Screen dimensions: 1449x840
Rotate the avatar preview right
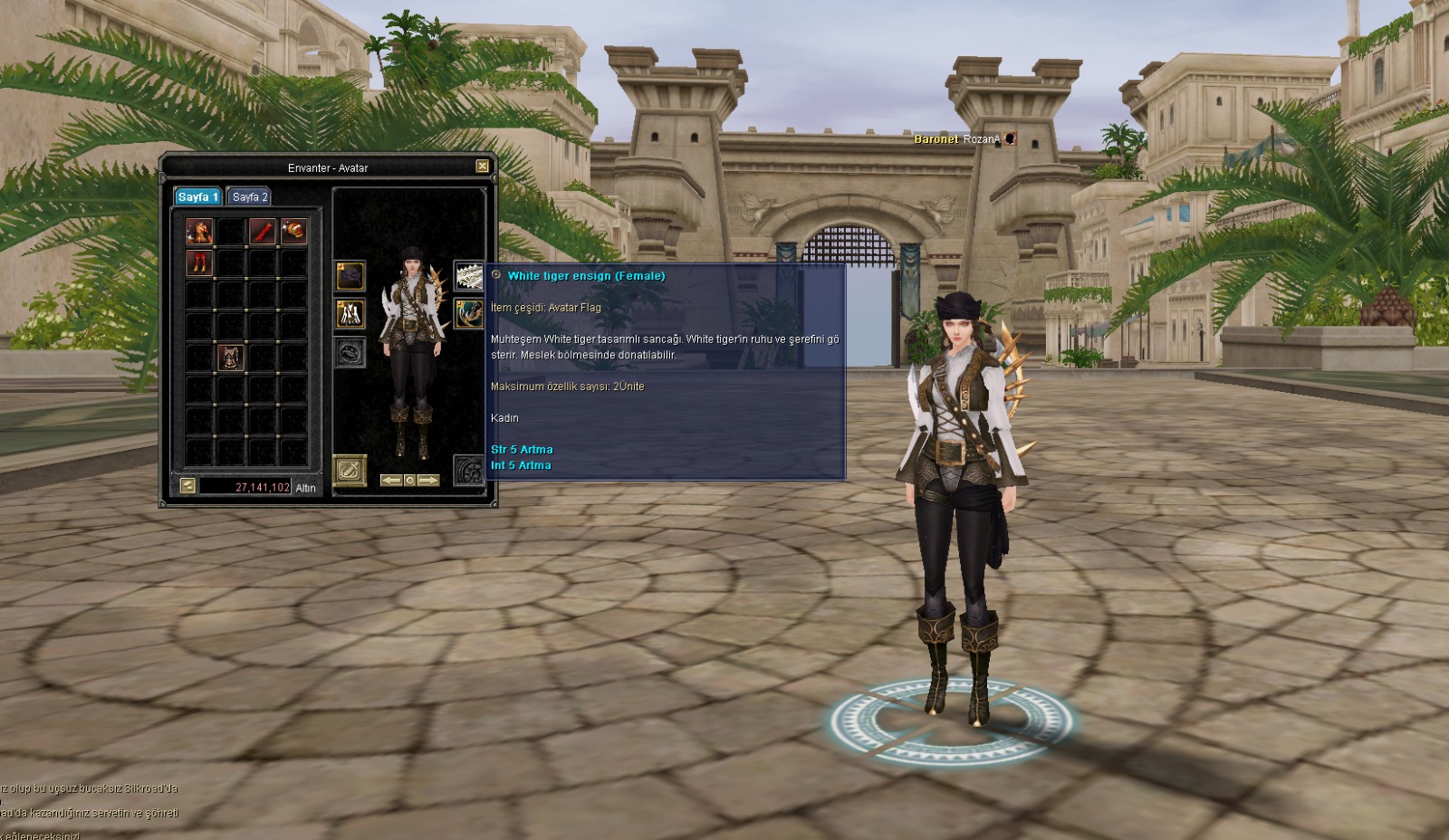[x=428, y=481]
